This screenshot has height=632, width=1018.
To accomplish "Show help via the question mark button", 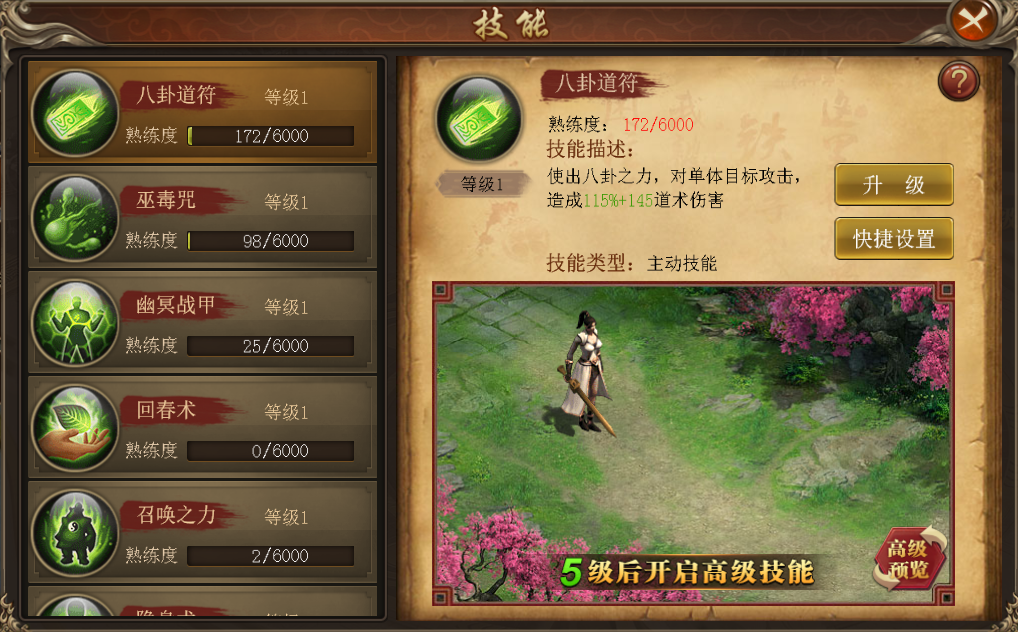I will point(958,82).
